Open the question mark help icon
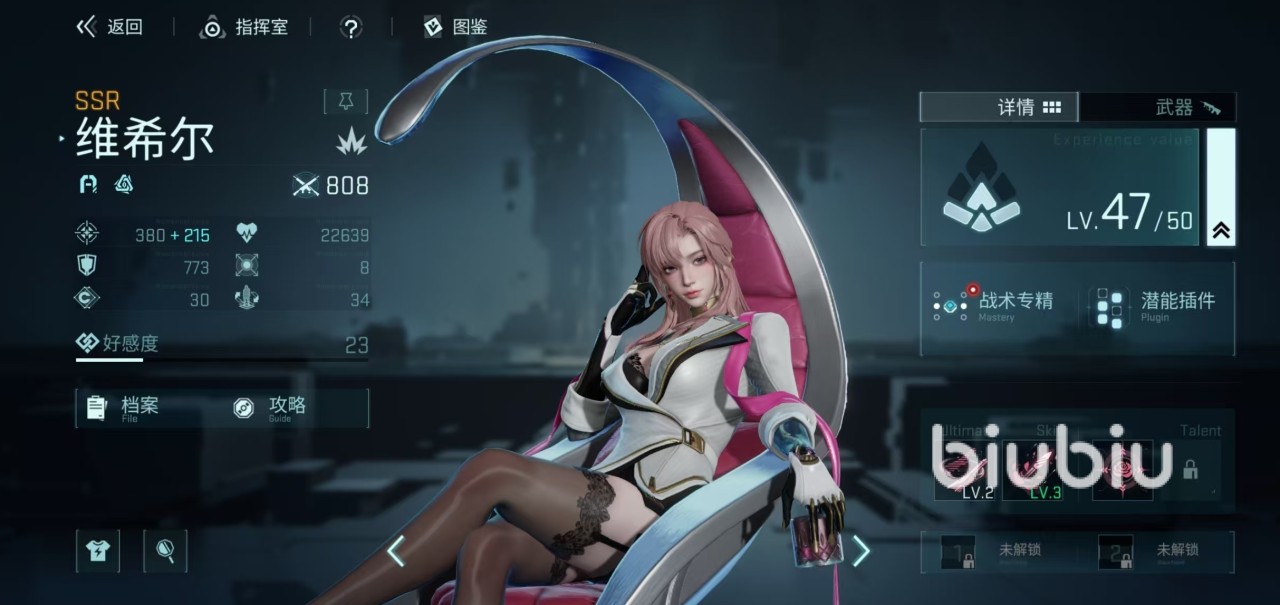The height and width of the screenshot is (605, 1280). click(x=351, y=27)
